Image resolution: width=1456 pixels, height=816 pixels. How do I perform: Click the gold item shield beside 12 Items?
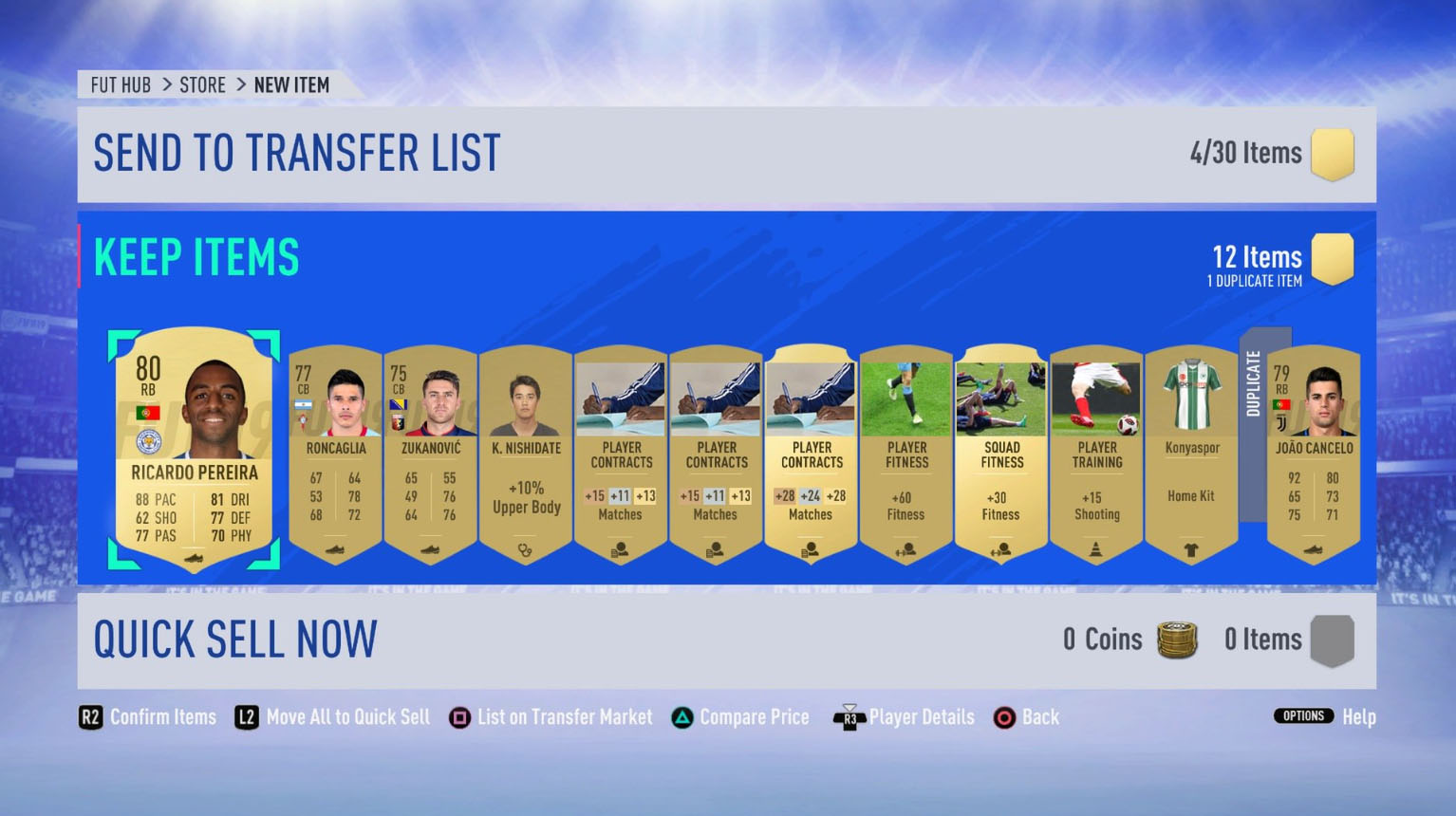(1333, 258)
